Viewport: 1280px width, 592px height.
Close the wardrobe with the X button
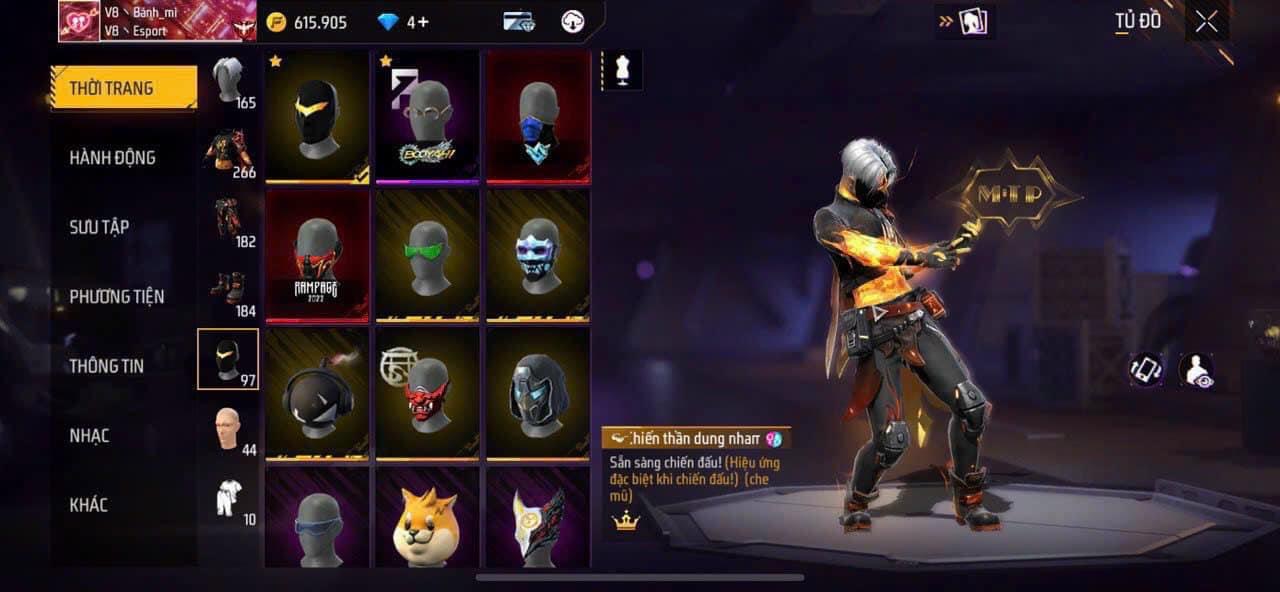coord(1206,22)
